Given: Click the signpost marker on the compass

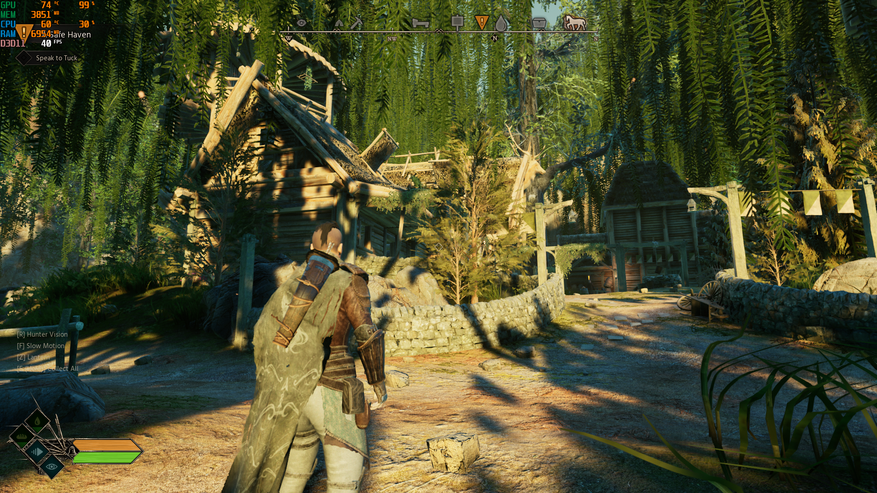Looking at the screenshot, I should [458, 21].
